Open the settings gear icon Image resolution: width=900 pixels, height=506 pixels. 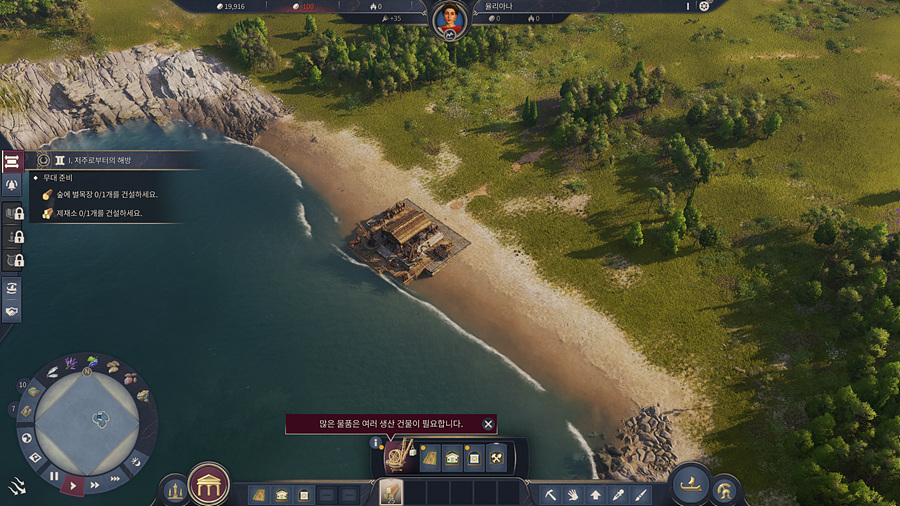(x=704, y=6)
